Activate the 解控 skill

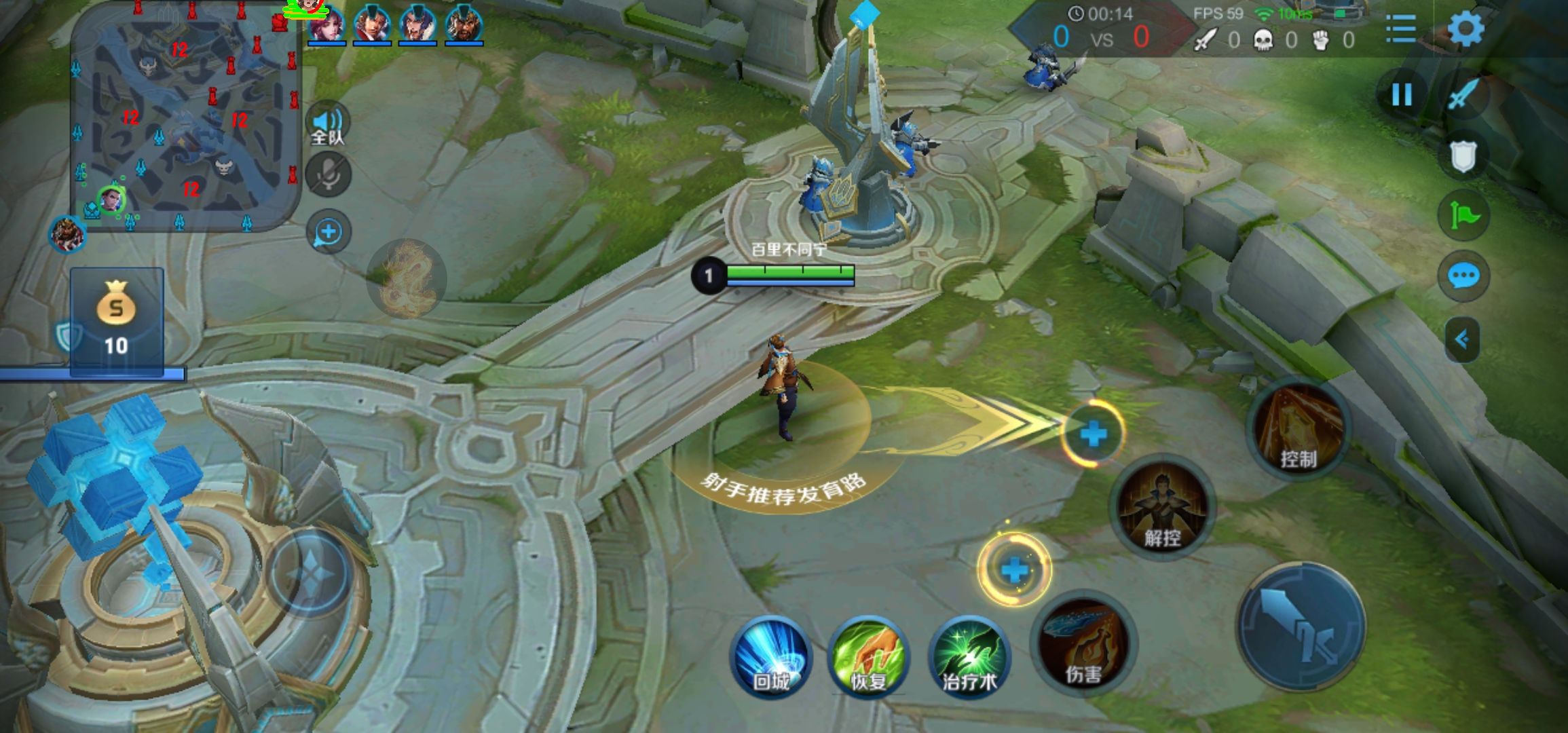[x=1162, y=507]
